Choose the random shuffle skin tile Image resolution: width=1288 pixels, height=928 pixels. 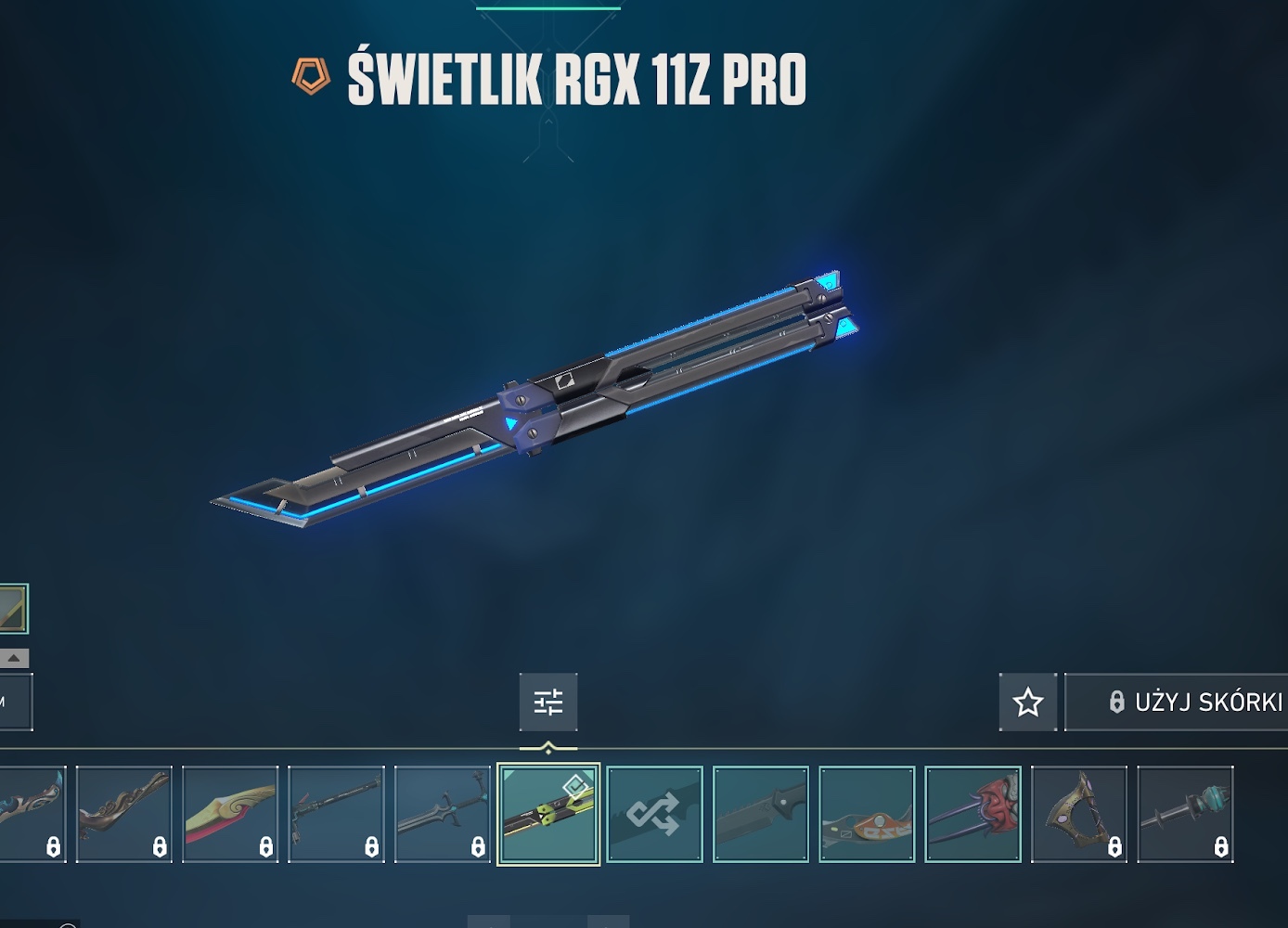click(654, 814)
